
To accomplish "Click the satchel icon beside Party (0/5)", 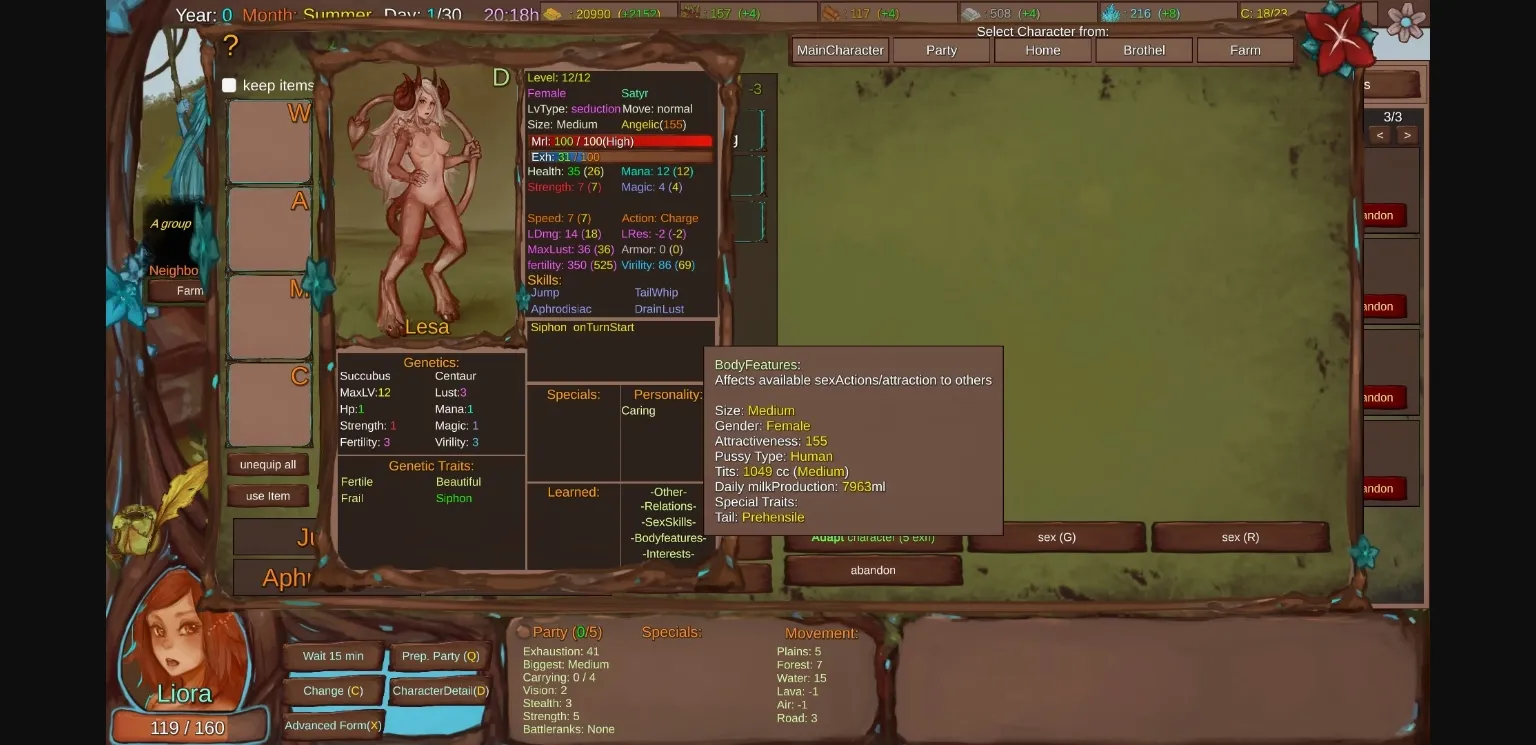I will click(521, 631).
